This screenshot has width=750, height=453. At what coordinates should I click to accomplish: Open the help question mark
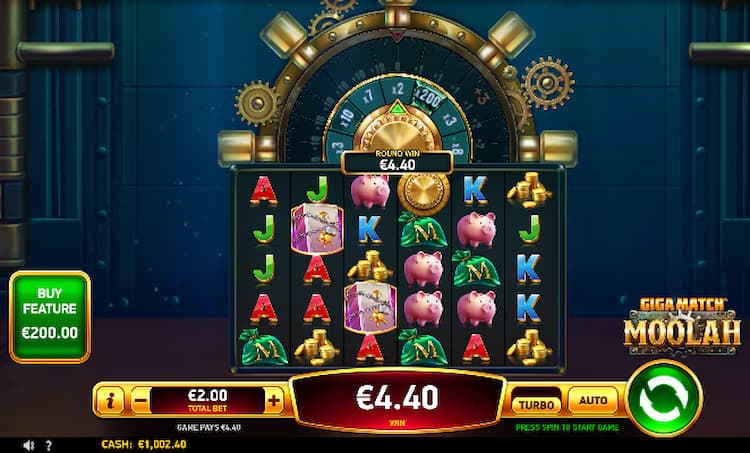click(x=49, y=445)
